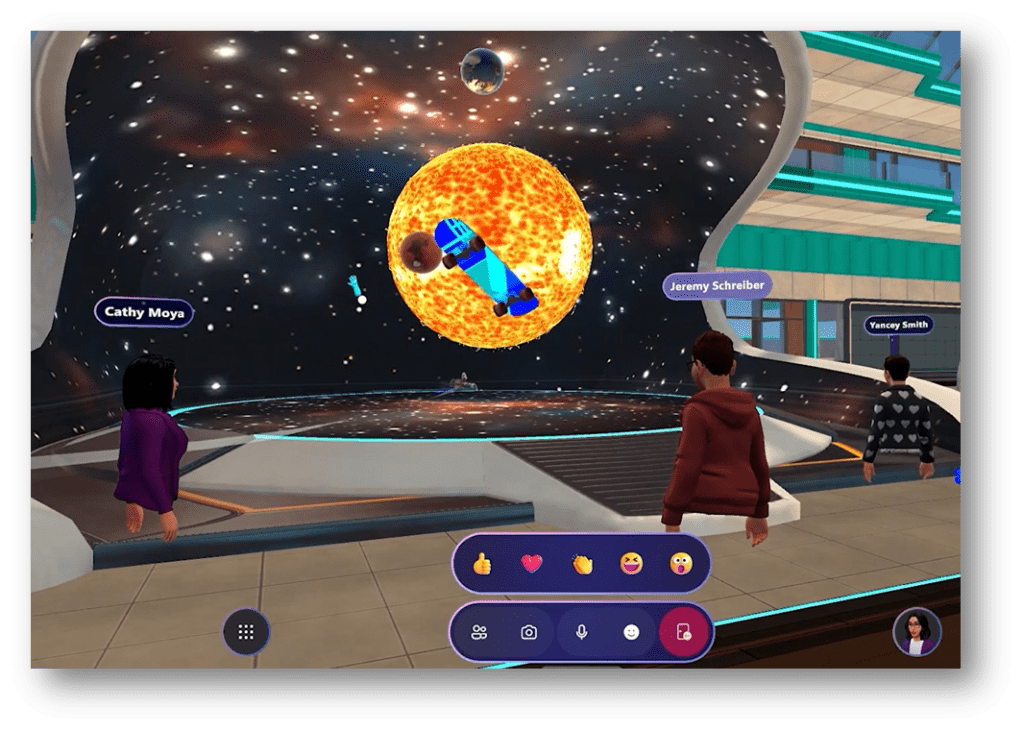1023x731 pixels.
Task: Toggle the smiley reactions button
Action: click(631, 632)
